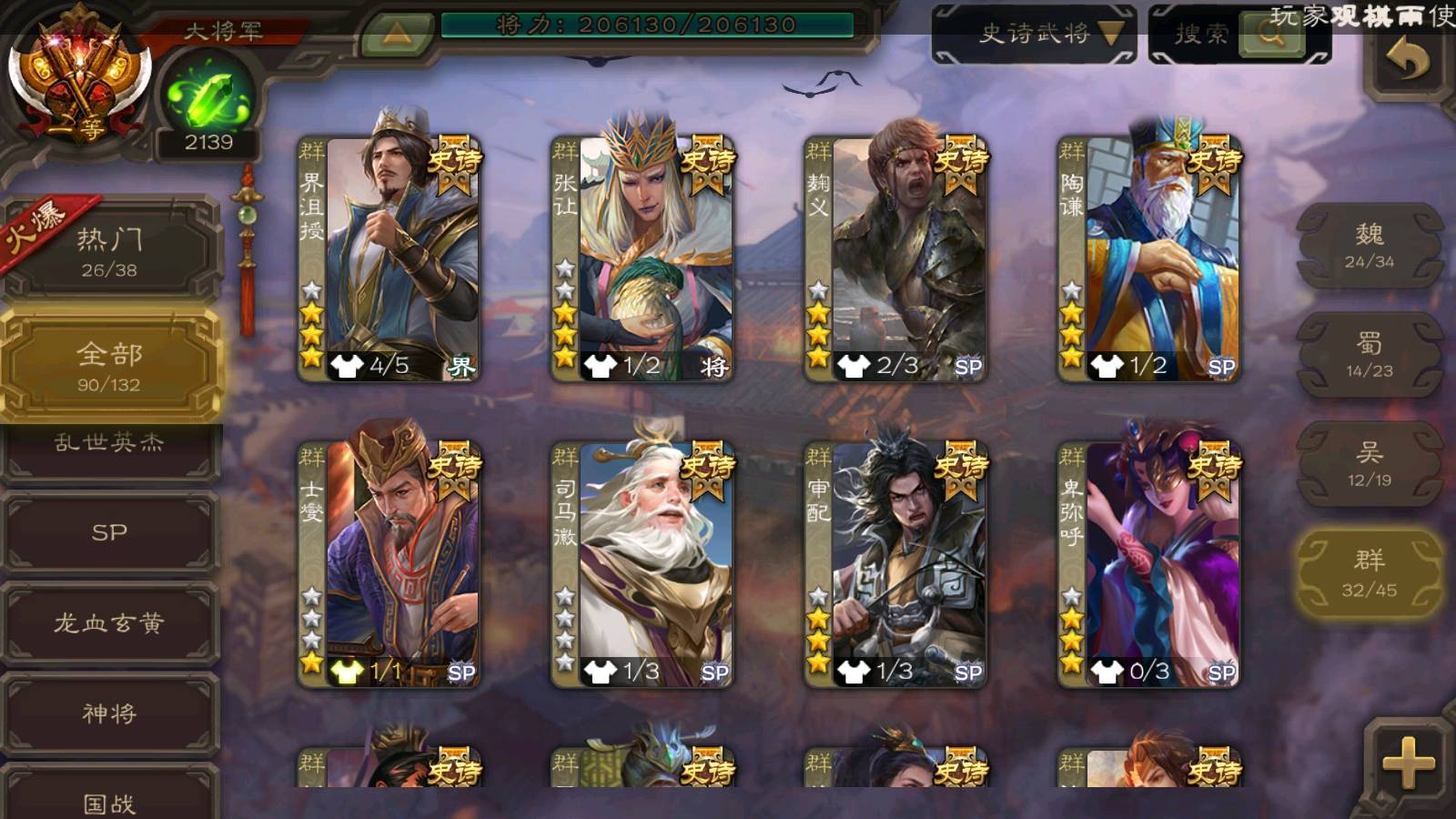Switch to the SP category tab

(109, 532)
